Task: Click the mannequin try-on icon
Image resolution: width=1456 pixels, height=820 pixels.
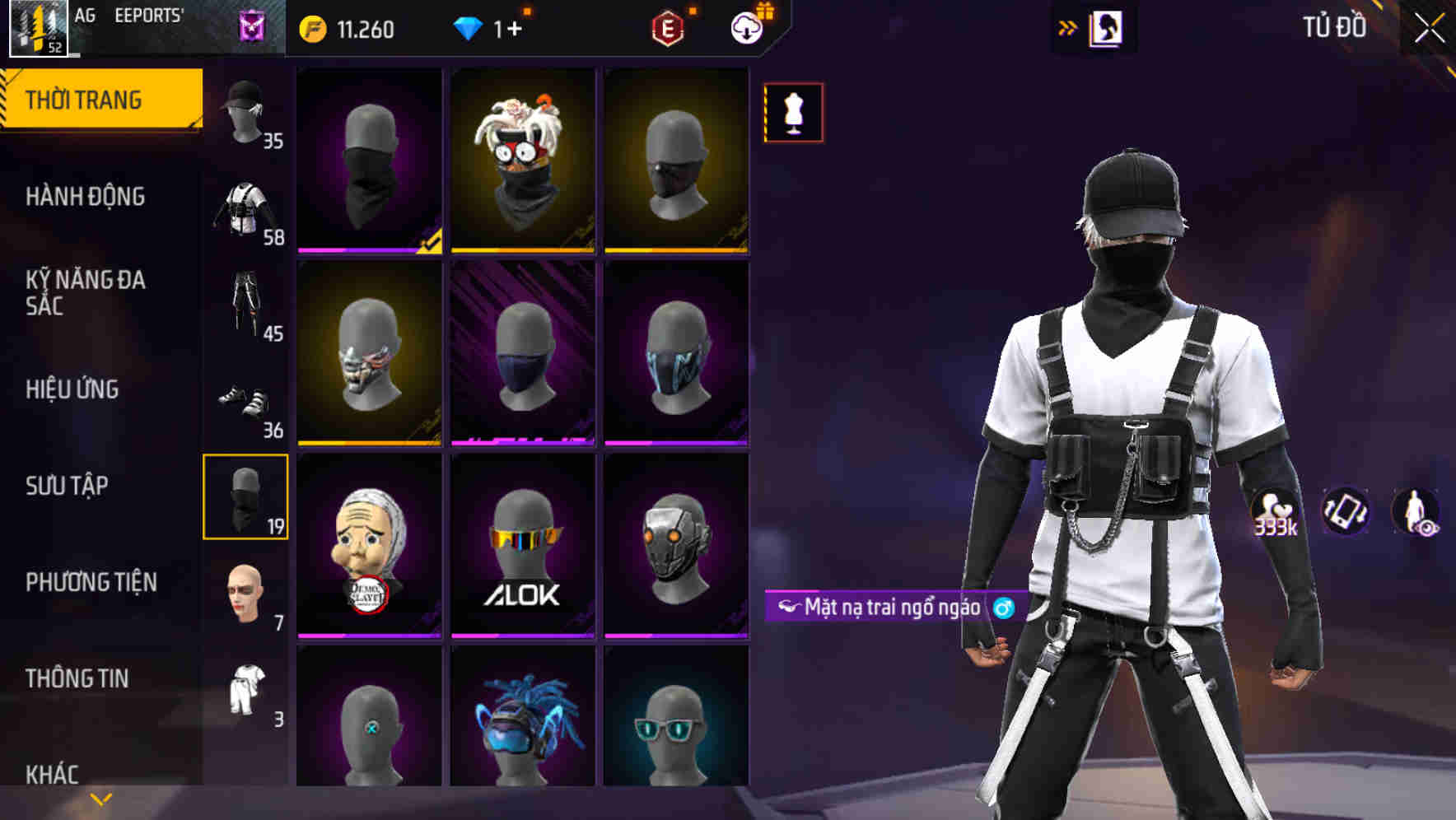Action: coord(793,112)
